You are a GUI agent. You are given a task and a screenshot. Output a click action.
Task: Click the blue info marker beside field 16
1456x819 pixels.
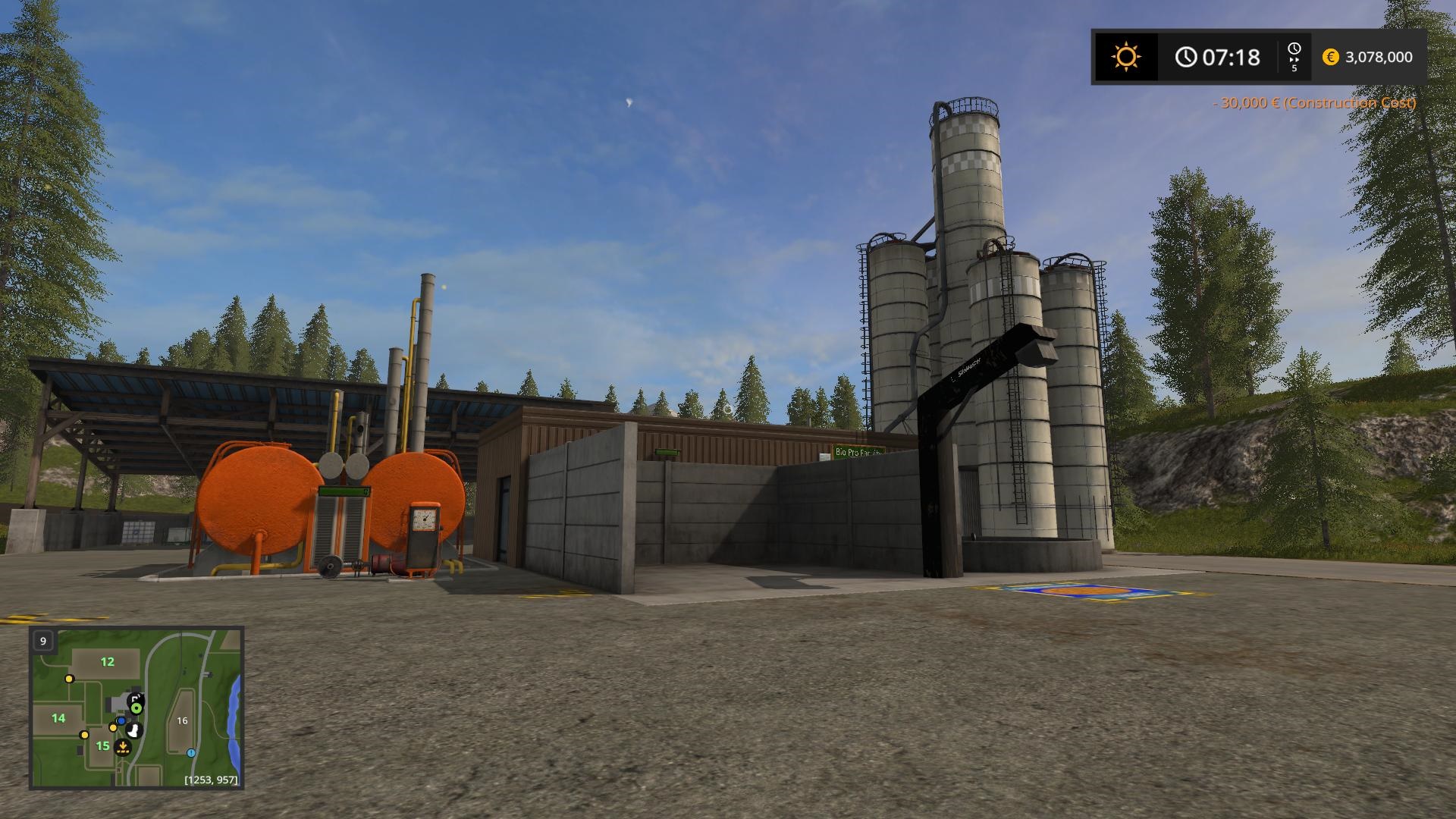click(x=190, y=753)
